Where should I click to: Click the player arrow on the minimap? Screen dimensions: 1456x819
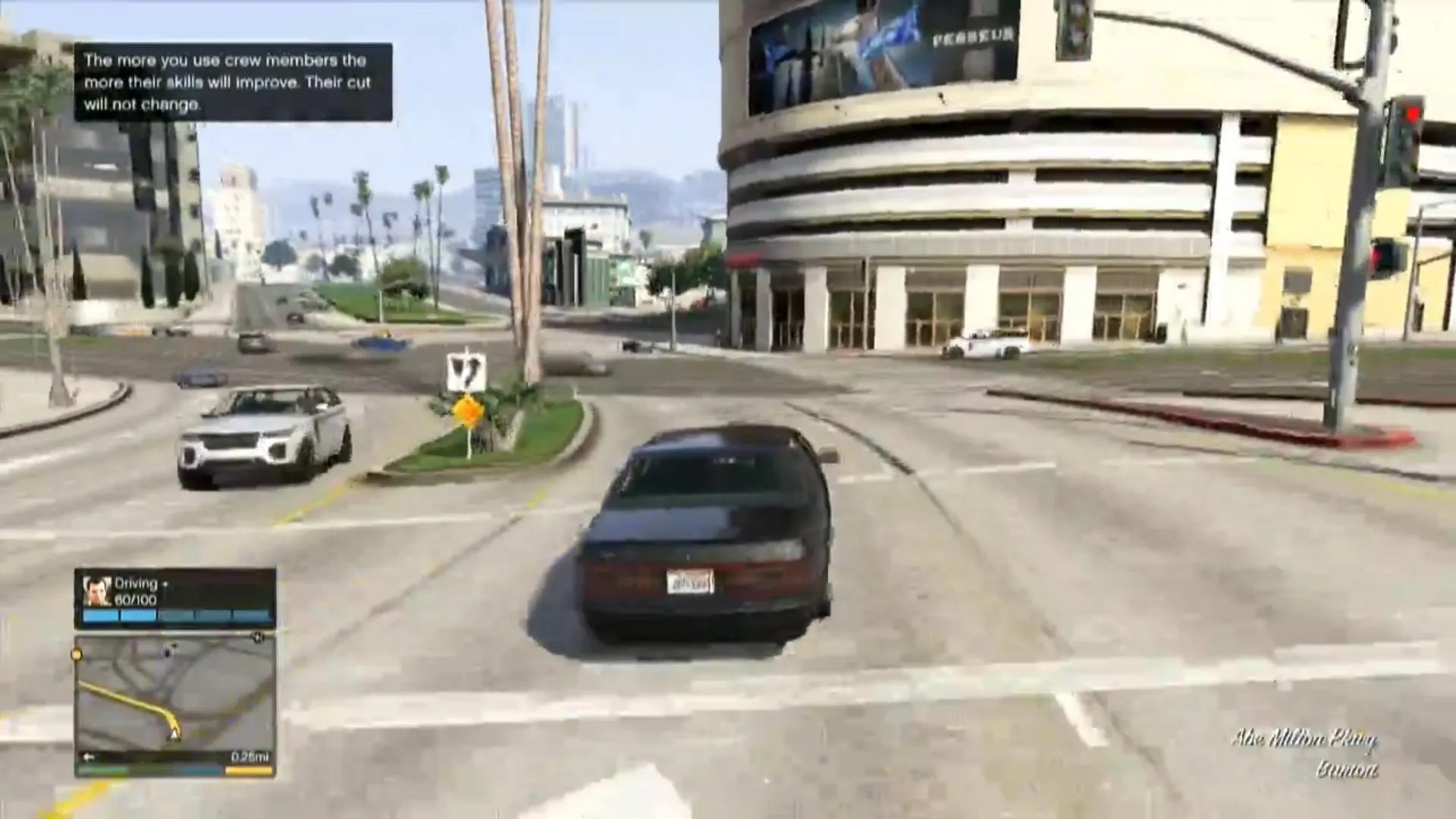(174, 735)
